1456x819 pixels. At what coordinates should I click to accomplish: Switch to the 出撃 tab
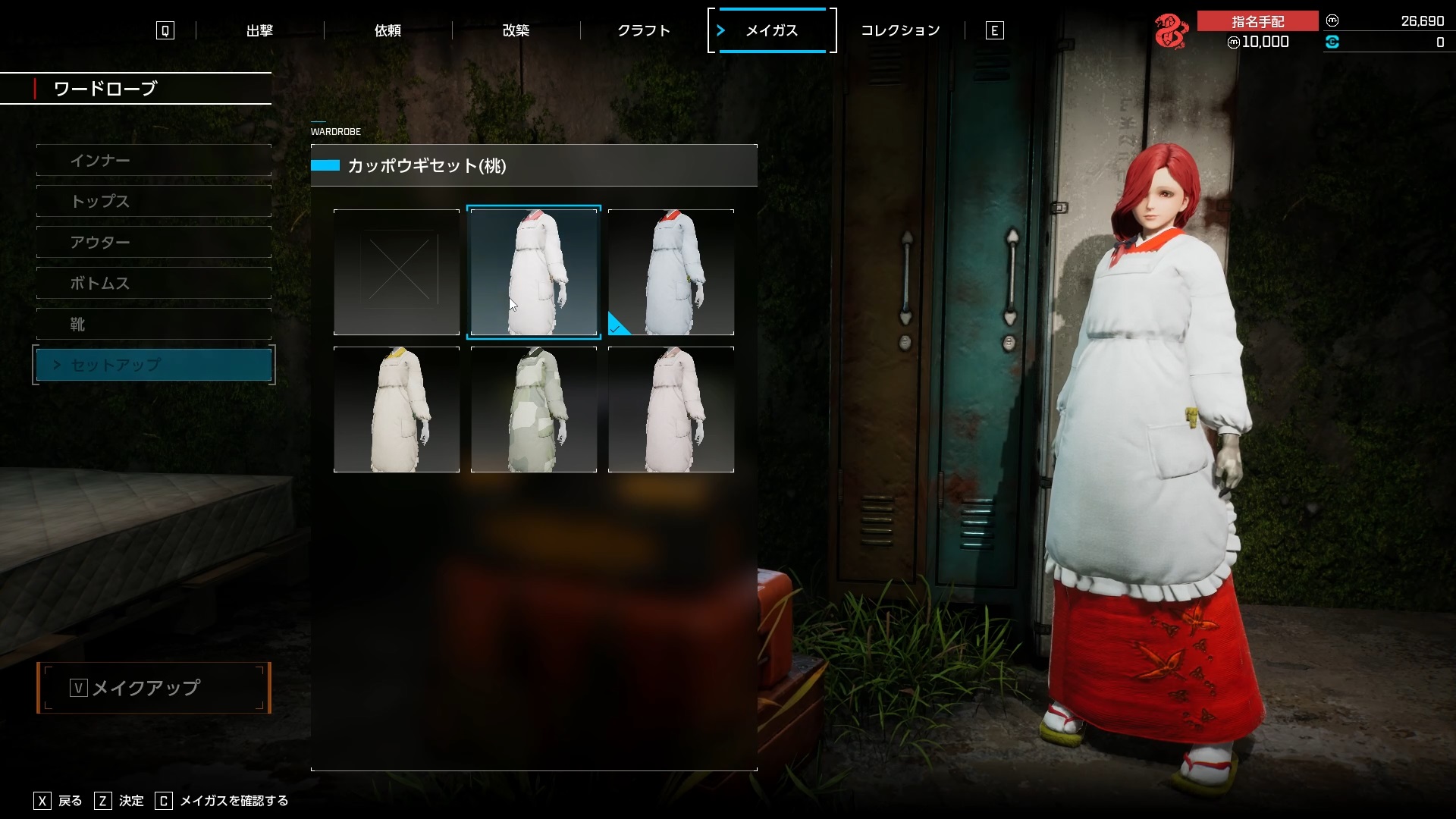pos(259,30)
